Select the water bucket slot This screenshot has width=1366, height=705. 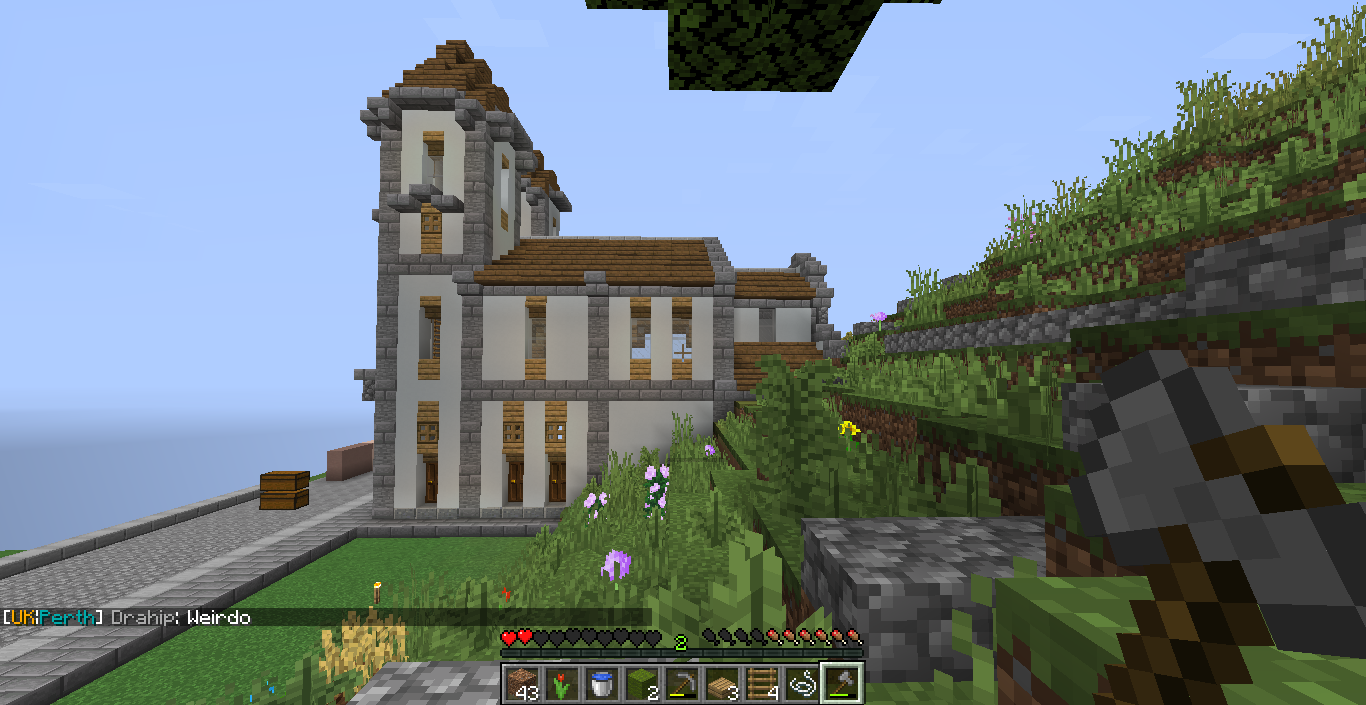[x=601, y=683]
